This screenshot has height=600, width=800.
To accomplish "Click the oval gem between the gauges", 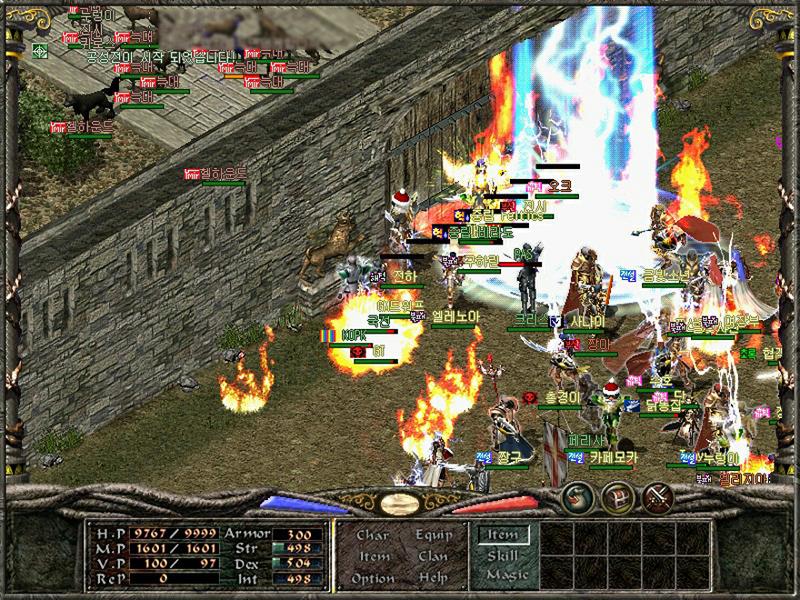I will click(x=400, y=503).
